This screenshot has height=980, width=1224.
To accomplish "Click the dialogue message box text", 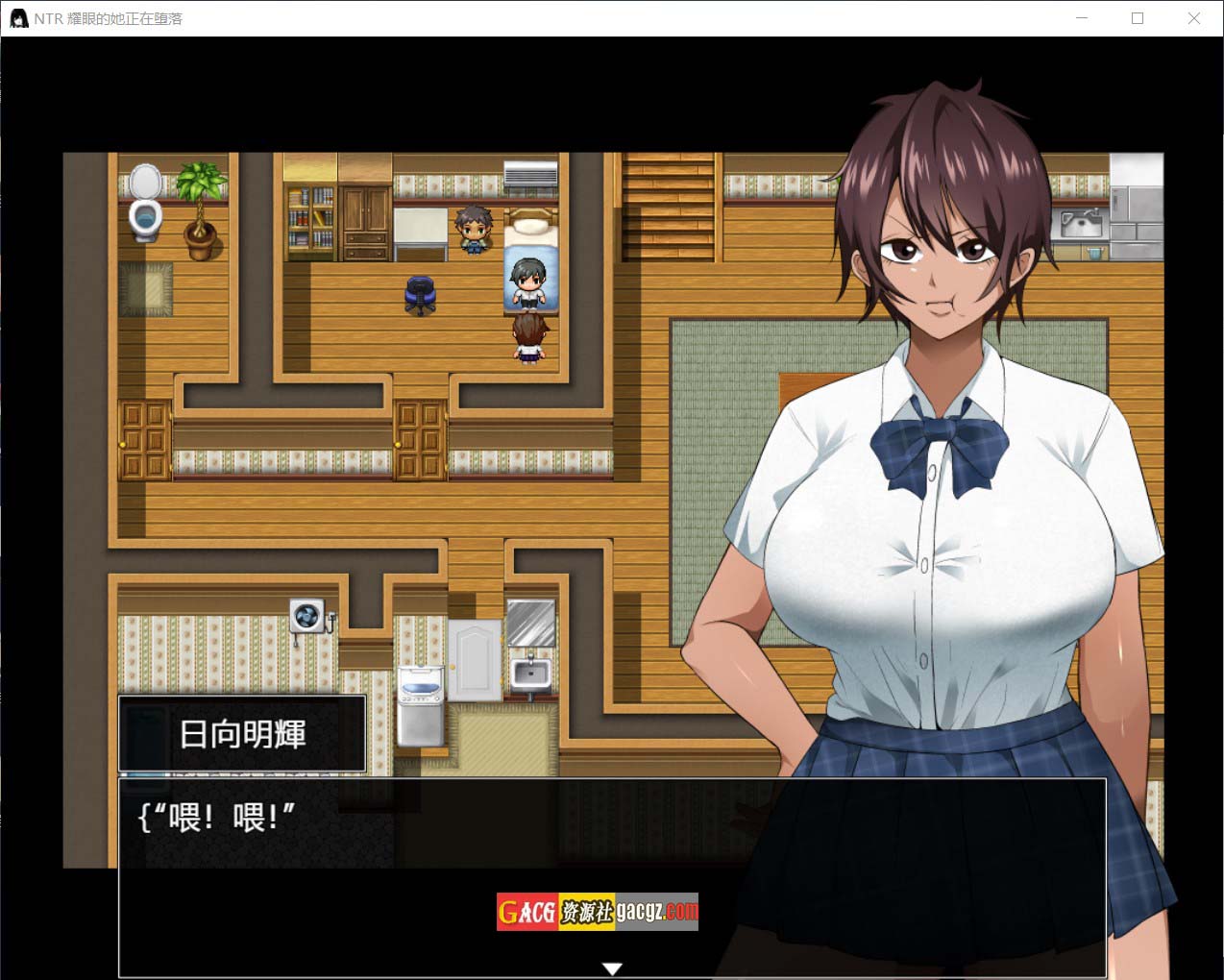I will [217, 818].
